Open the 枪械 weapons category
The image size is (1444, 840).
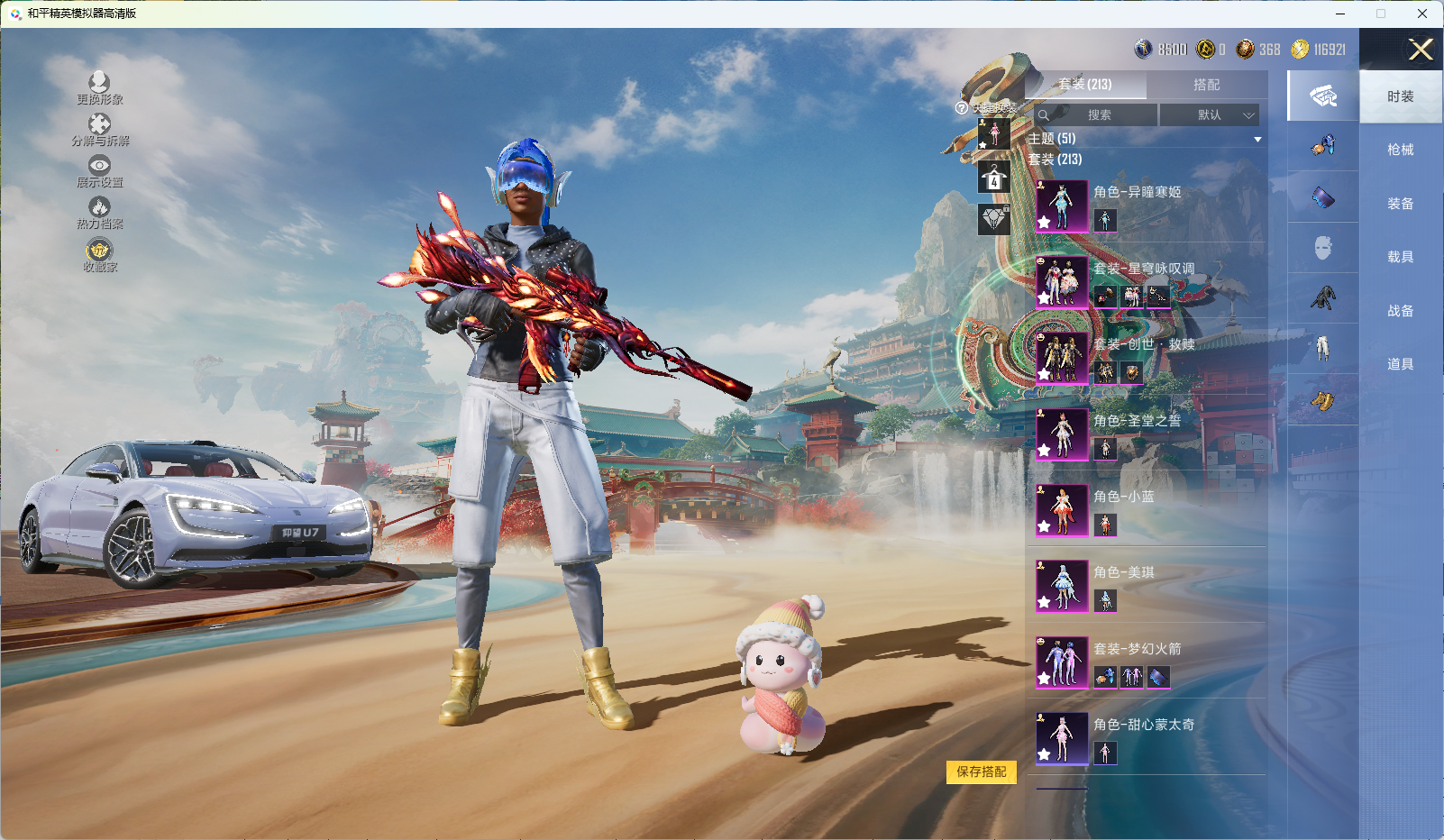tap(1400, 150)
